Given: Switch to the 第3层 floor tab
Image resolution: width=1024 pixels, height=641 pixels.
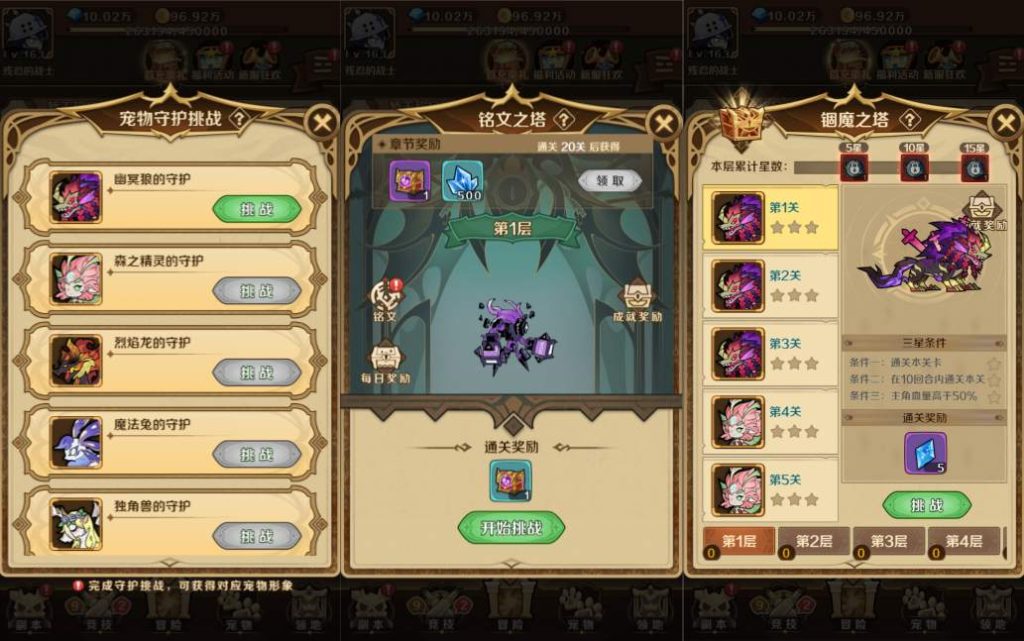Looking at the screenshot, I should tap(888, 541).
